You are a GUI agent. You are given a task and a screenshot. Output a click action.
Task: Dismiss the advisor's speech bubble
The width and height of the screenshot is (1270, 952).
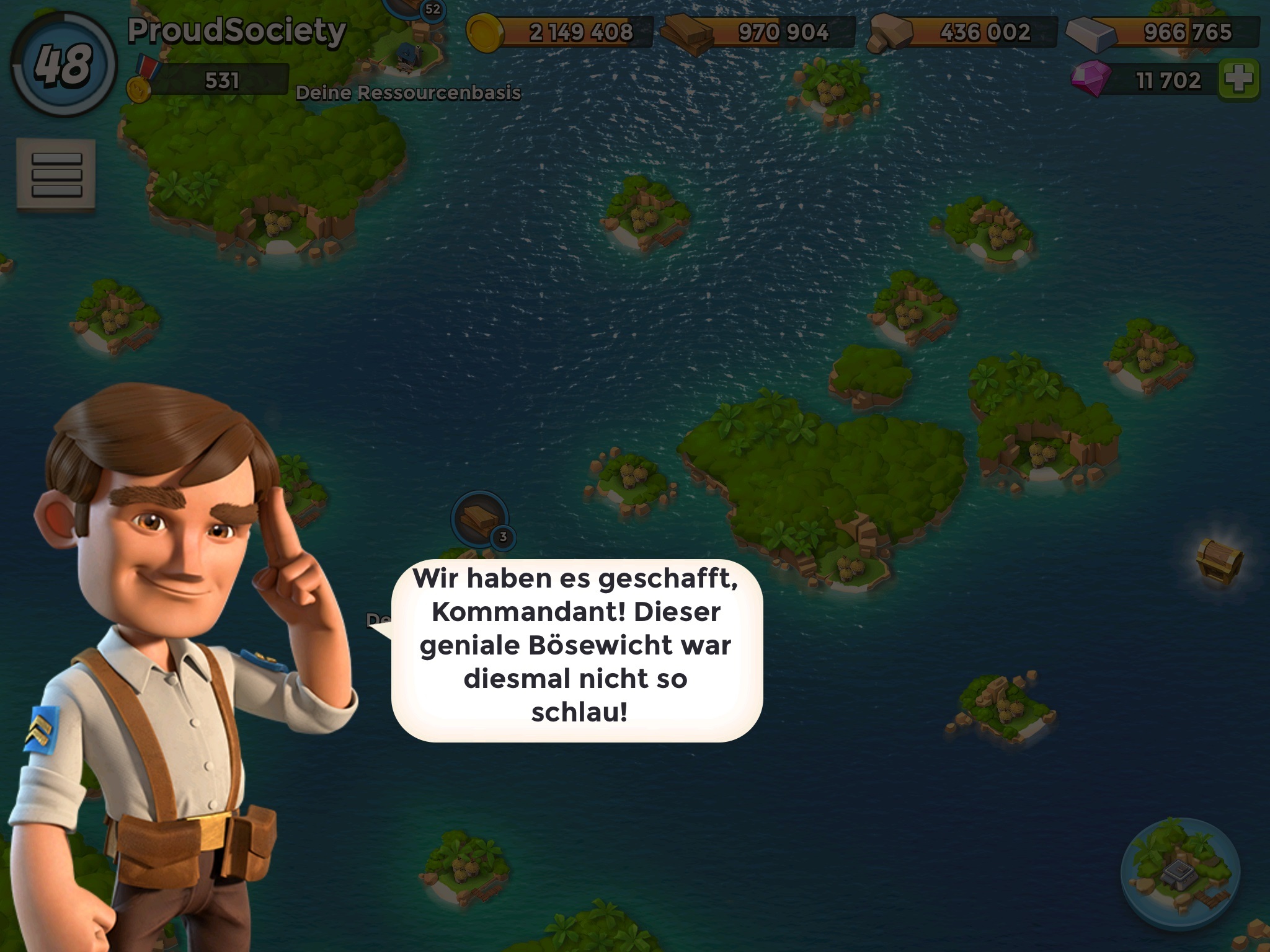click(577, 650)
